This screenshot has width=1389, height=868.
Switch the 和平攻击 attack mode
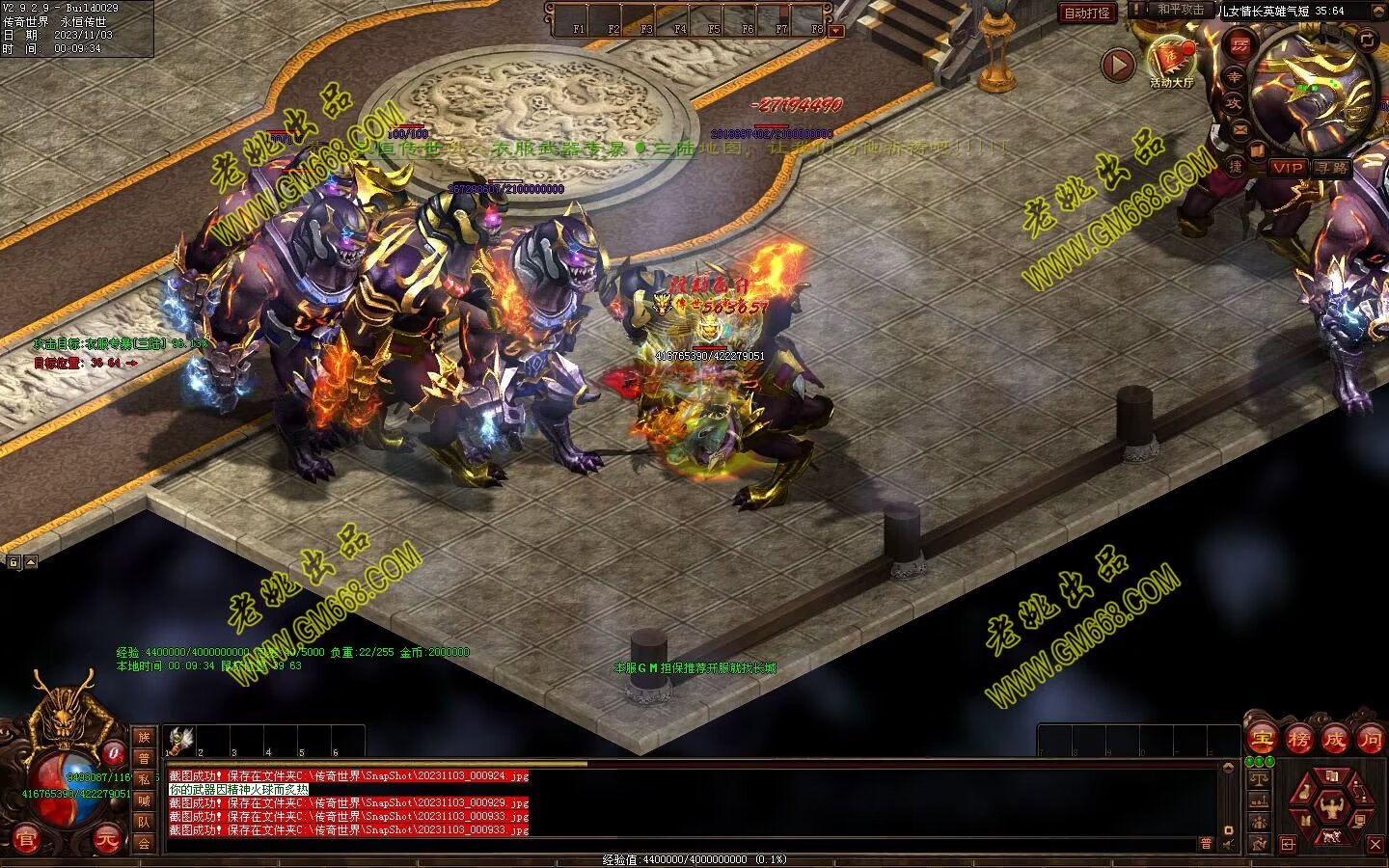tap(1180, 10)
